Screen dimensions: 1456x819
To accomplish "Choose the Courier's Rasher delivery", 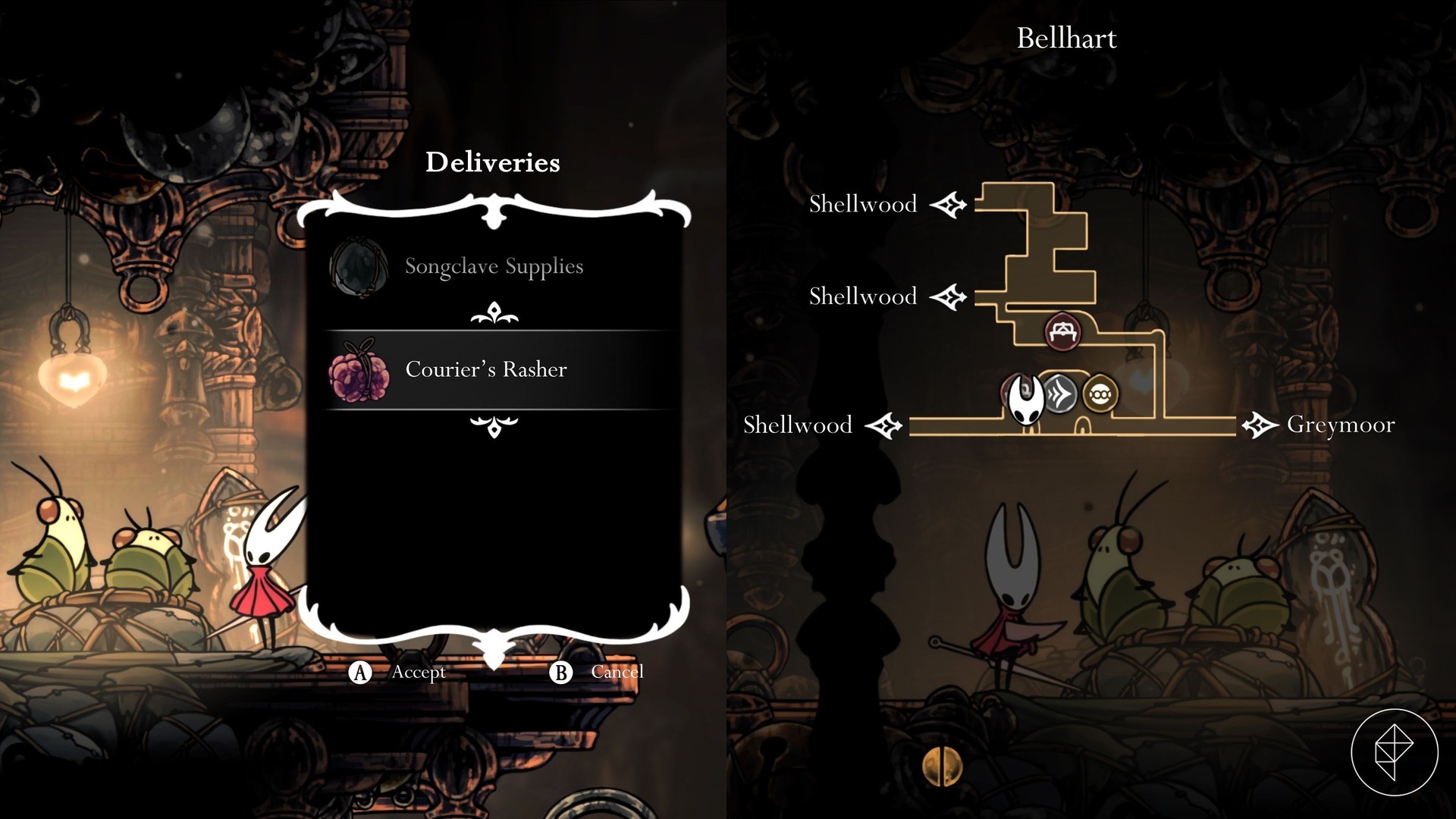I will coord(486,369).
